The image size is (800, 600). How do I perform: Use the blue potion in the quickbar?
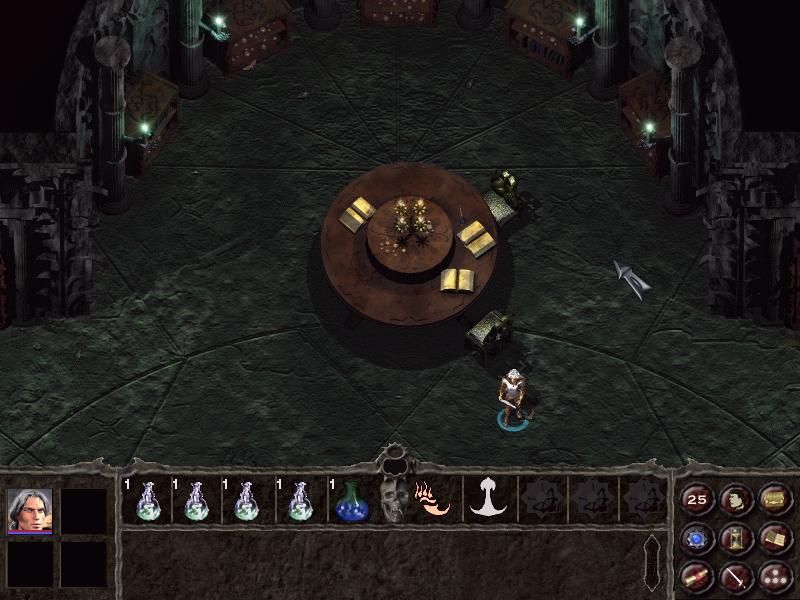[x=351, y=500]
